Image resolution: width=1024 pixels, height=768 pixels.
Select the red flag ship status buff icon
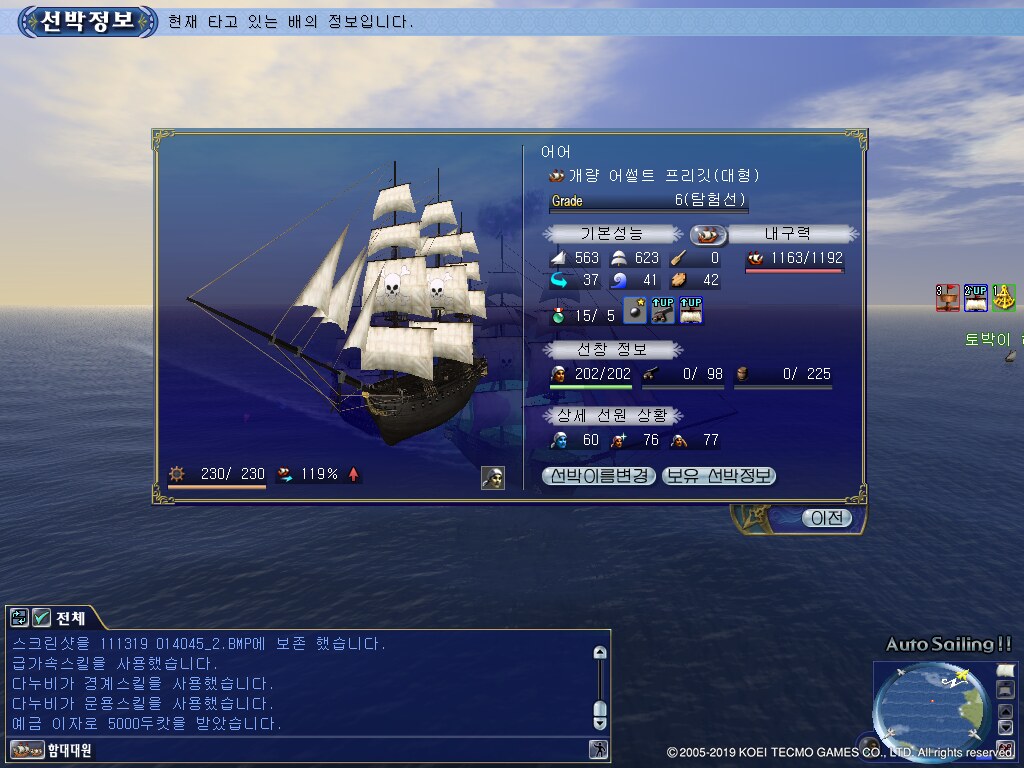tap(947, 297)
